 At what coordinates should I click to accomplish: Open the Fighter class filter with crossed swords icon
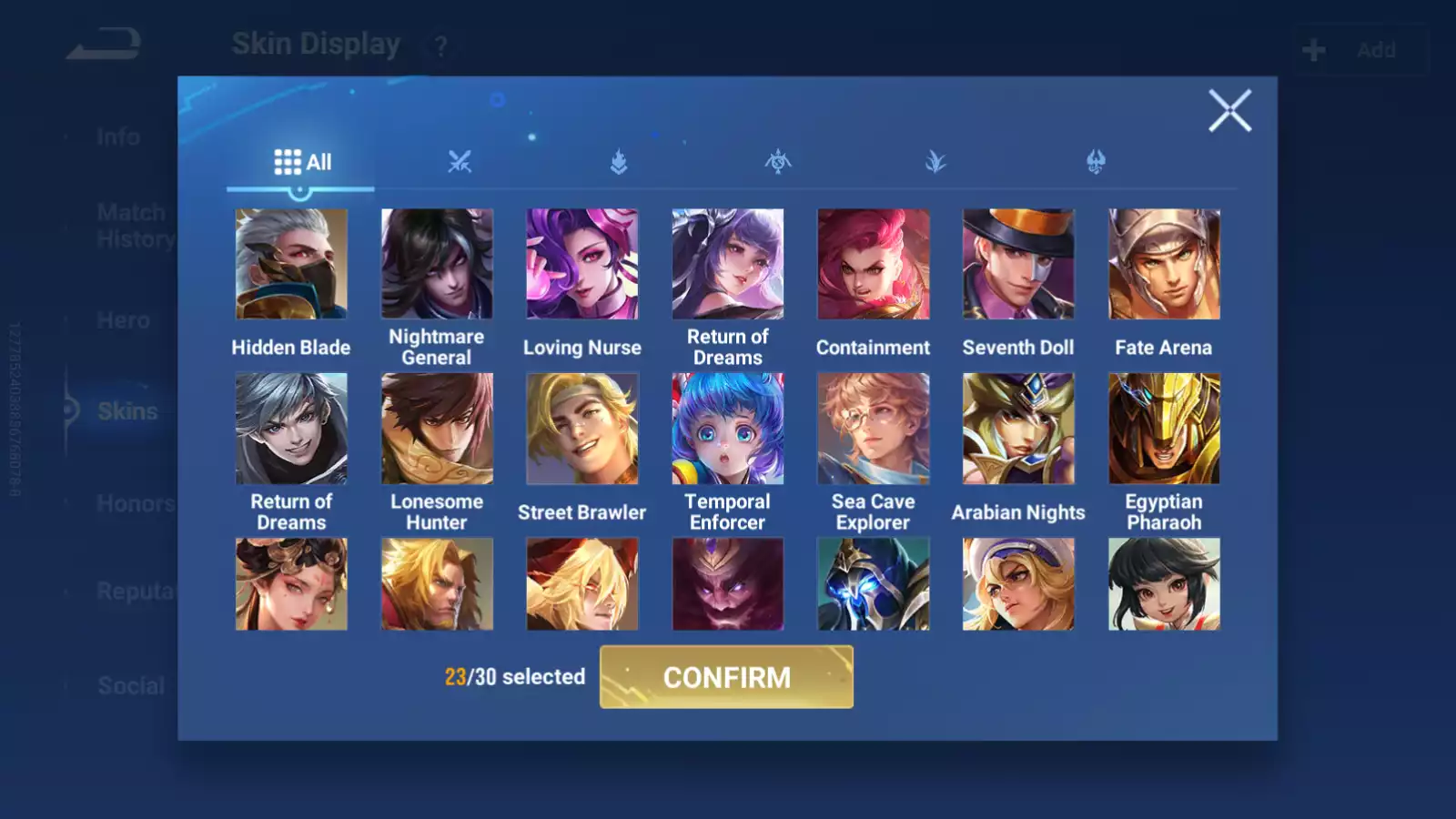tap(460, 162)
